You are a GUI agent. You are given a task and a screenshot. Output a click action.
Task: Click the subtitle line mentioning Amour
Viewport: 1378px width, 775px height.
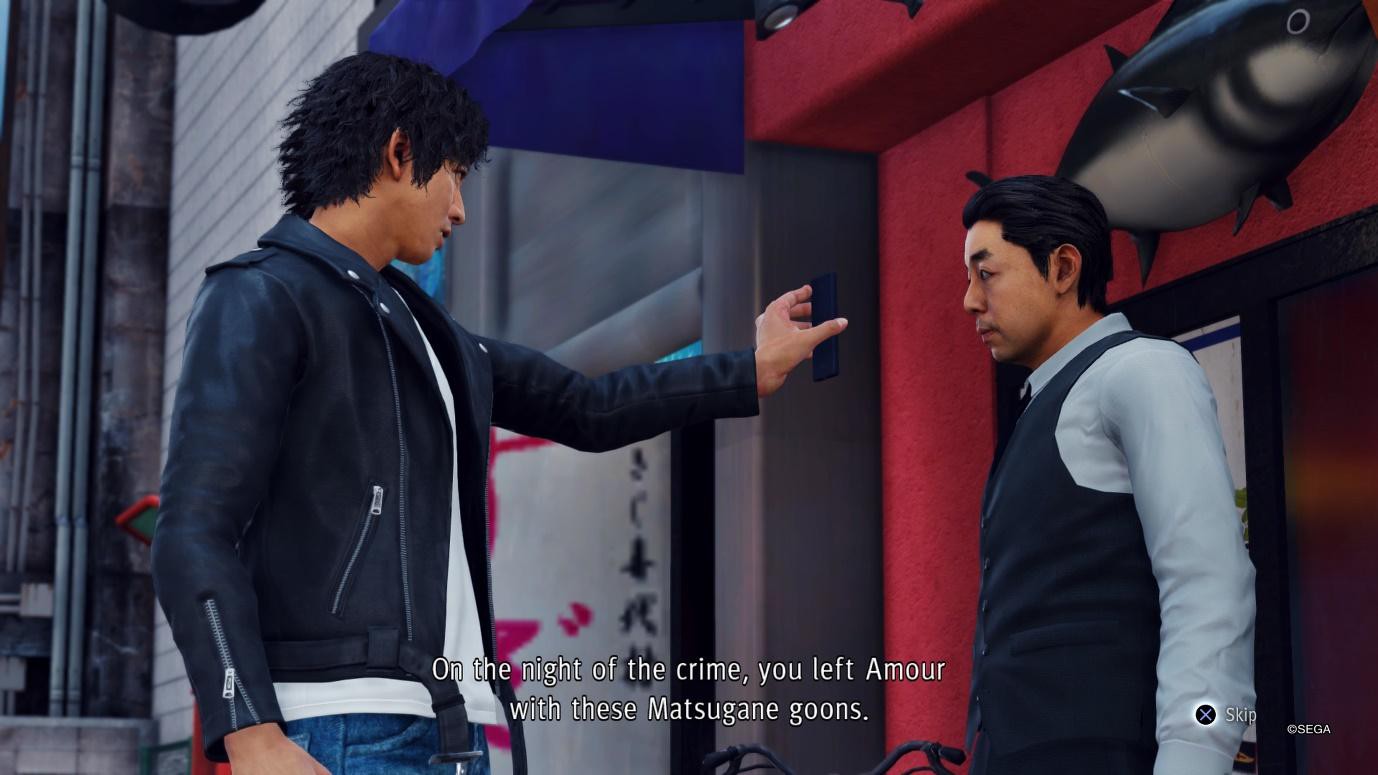[689, 671]
